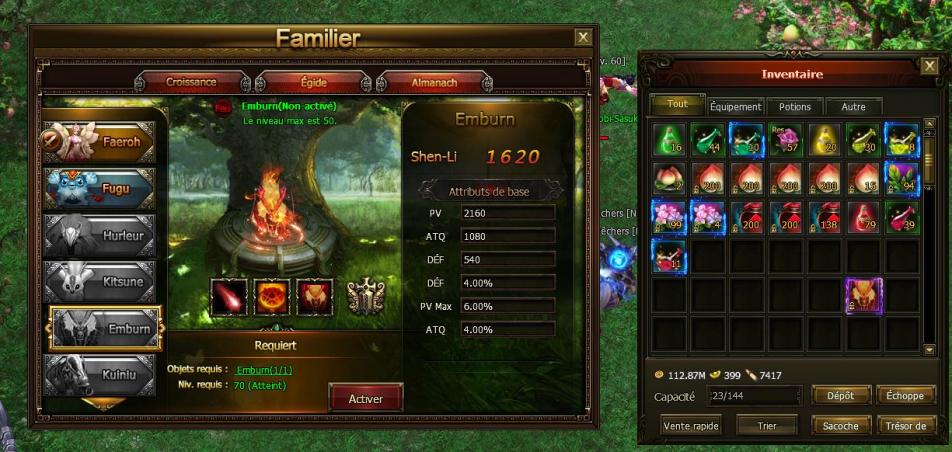This screenshot has height=452, width=952.
Task: Choose the Fugu familiar
Action: pos(99,188)
